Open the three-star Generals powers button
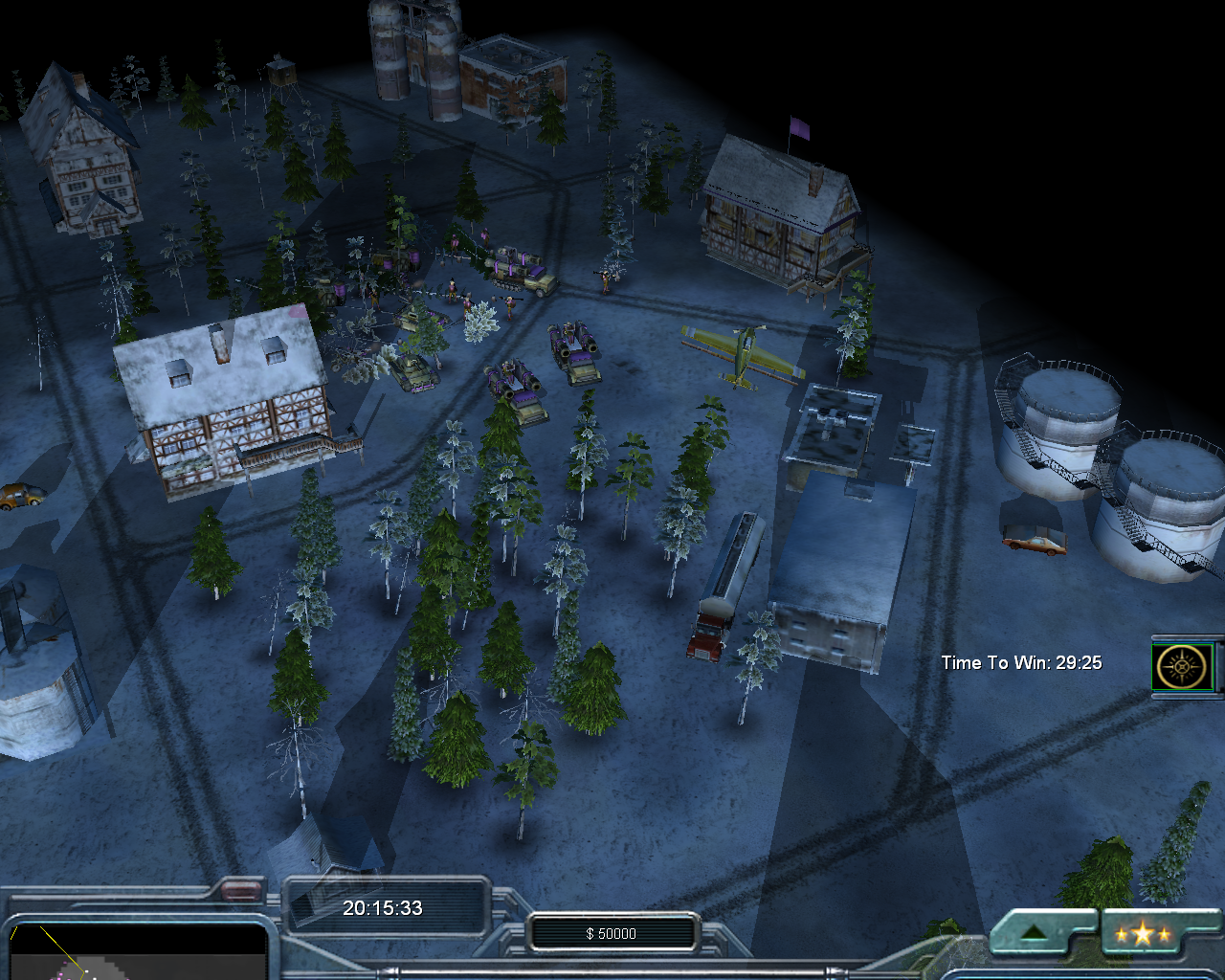The image size is (1225, 980). (x=1140, y=934)
